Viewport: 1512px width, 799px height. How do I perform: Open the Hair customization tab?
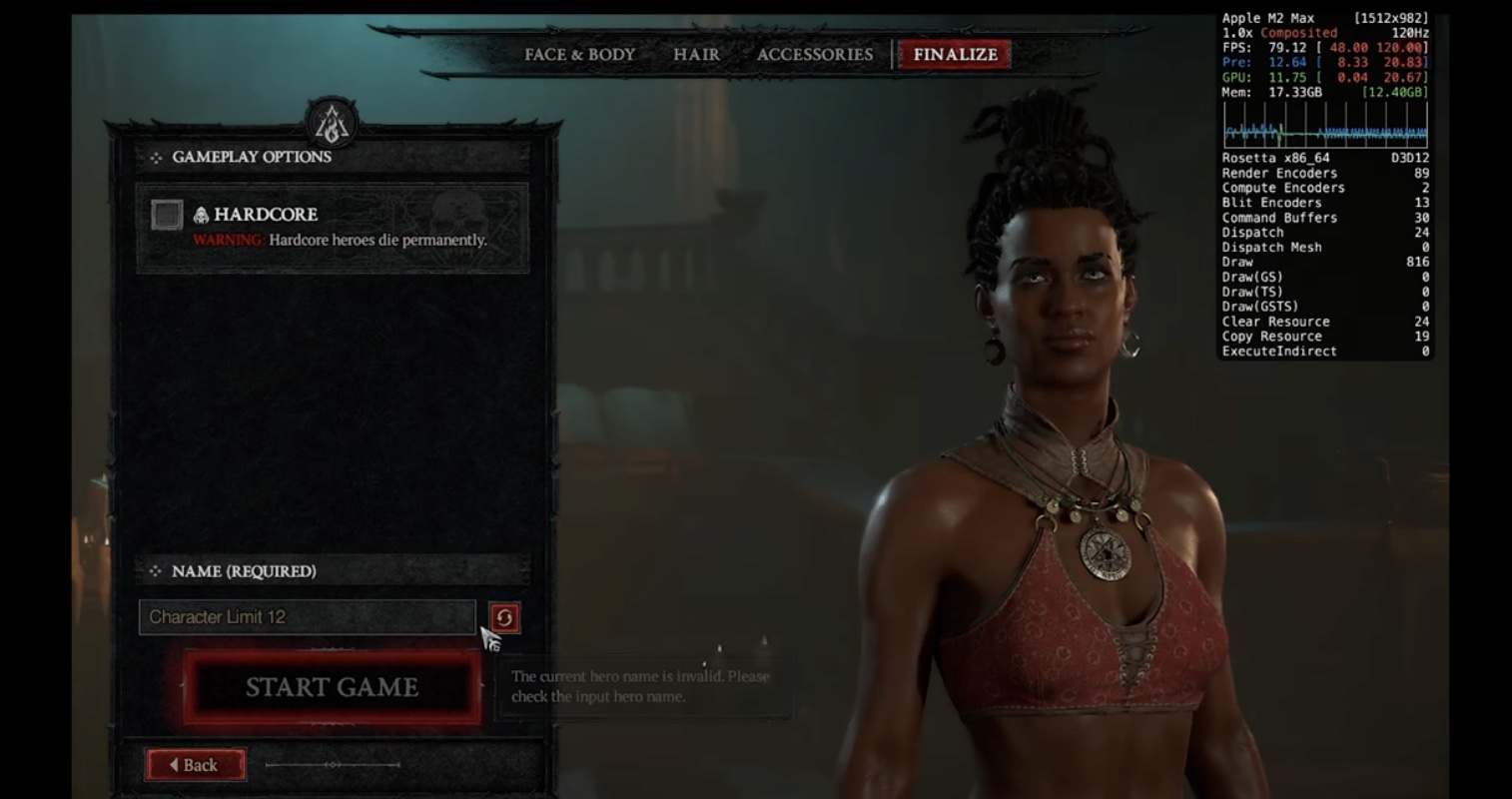pos(696,55)
